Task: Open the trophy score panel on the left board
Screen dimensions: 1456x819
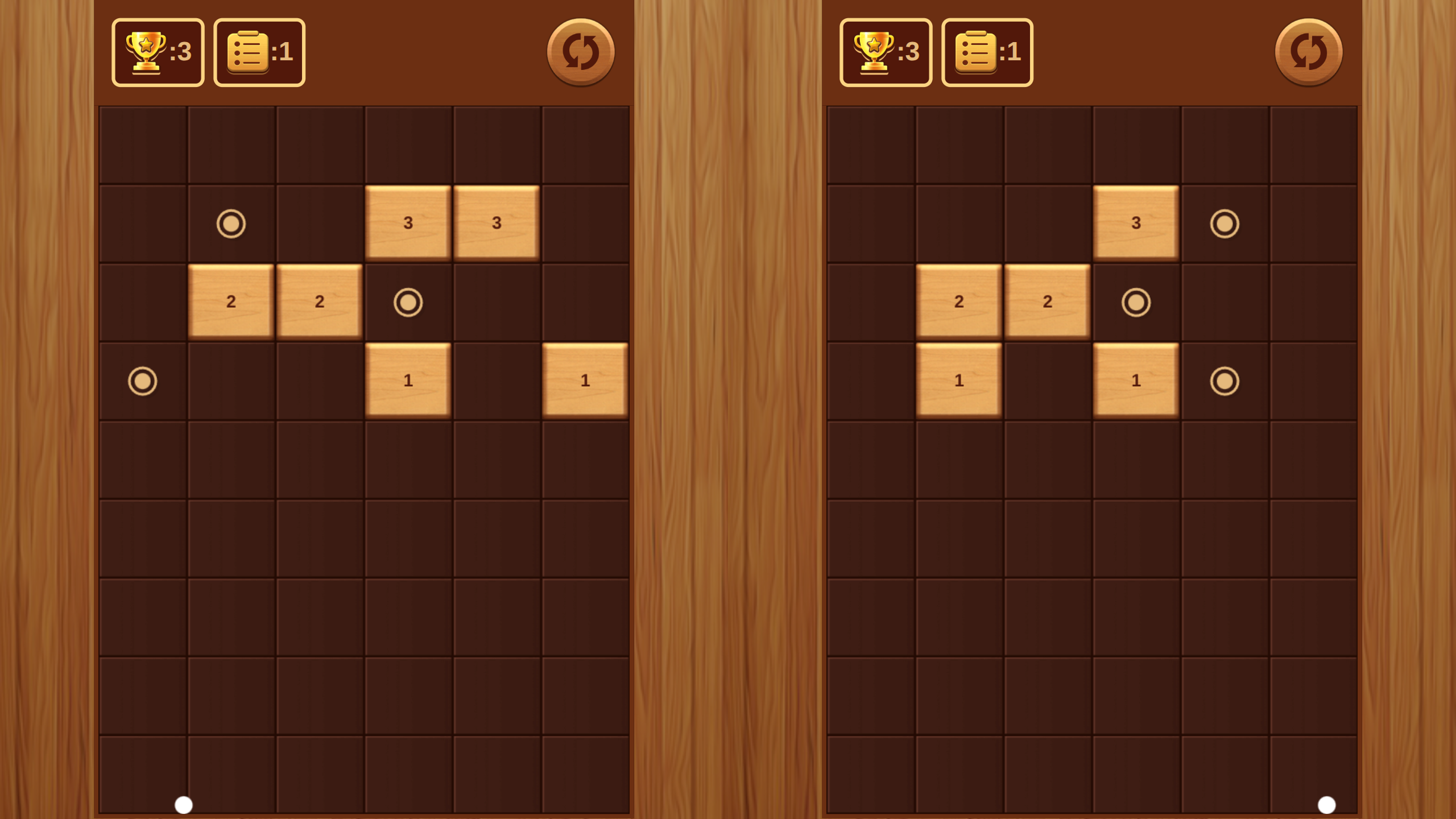Action: [x=158, y=52]
